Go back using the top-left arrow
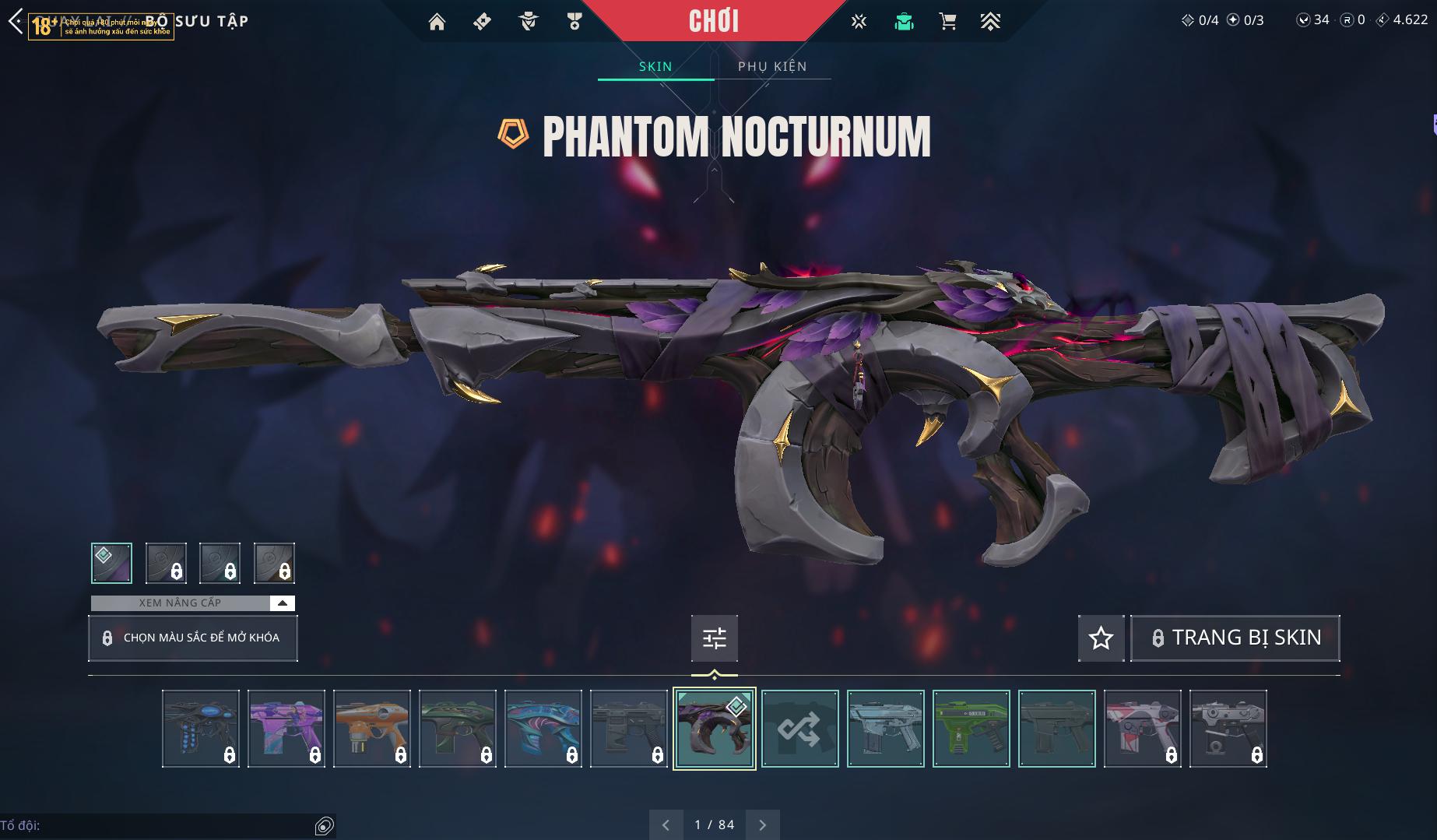 coord(16,21)
